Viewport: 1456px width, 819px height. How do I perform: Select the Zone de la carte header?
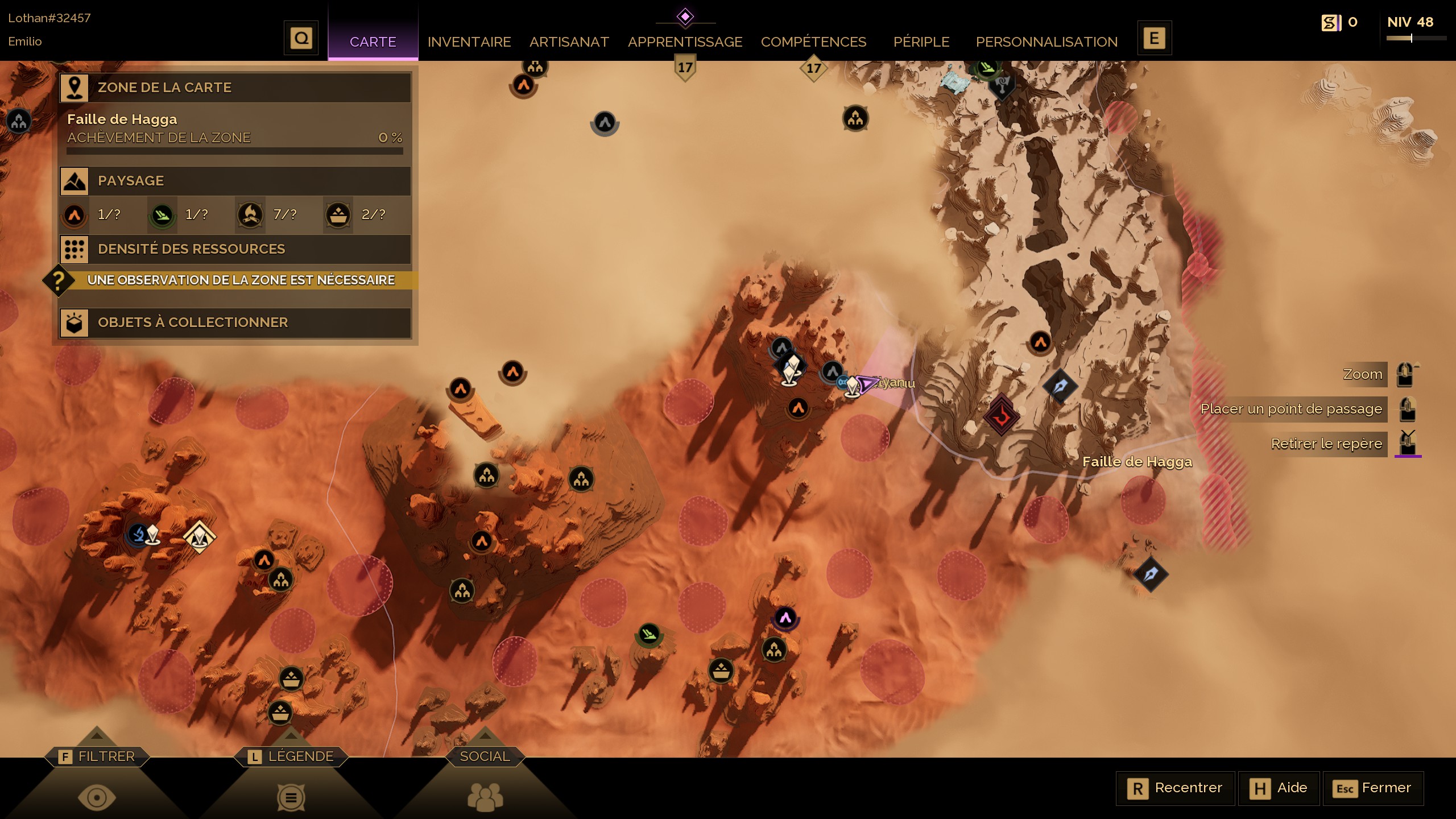[235, 88]
